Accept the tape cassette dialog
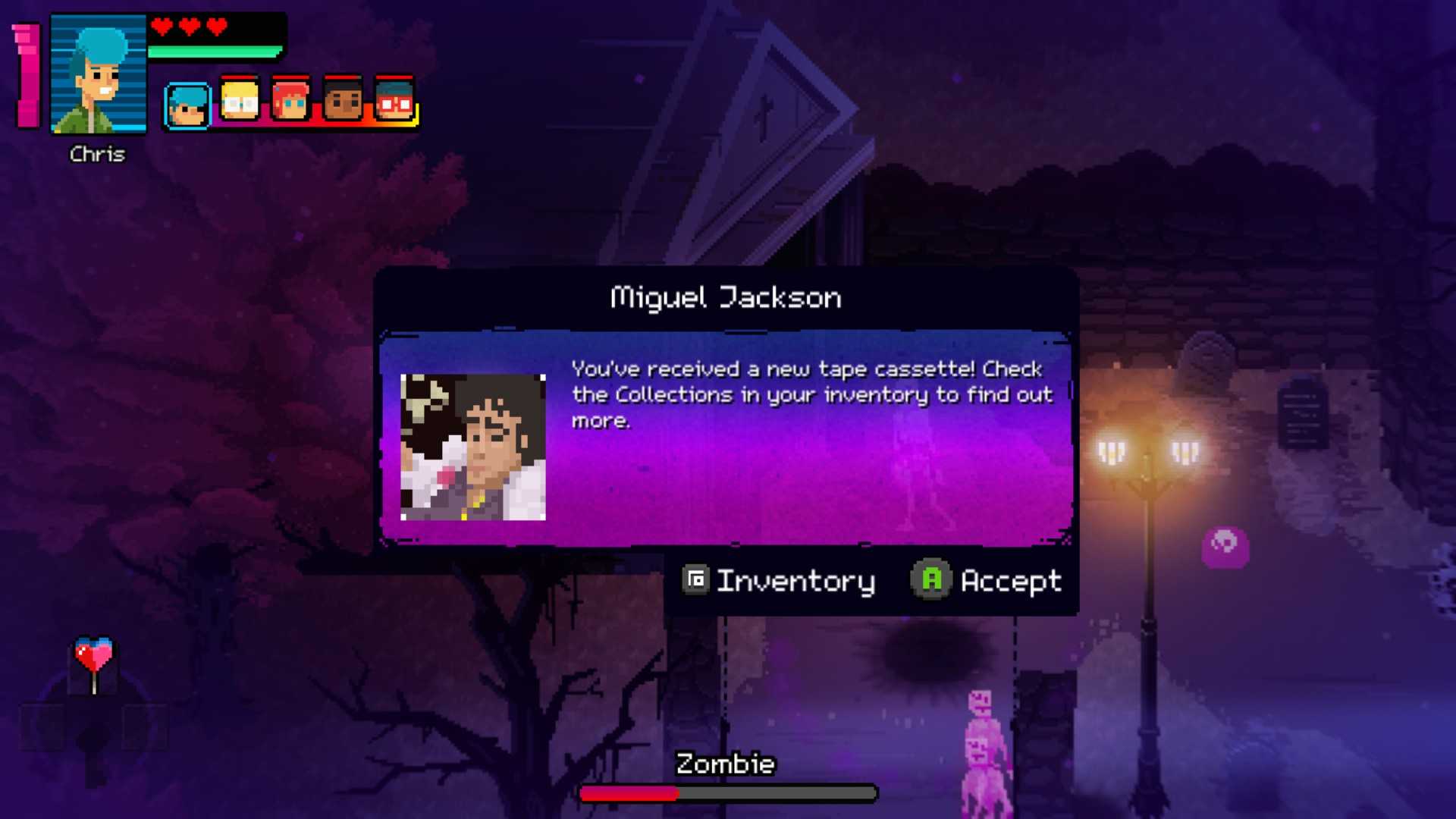 pyautogui.click(x=986, y=581)
